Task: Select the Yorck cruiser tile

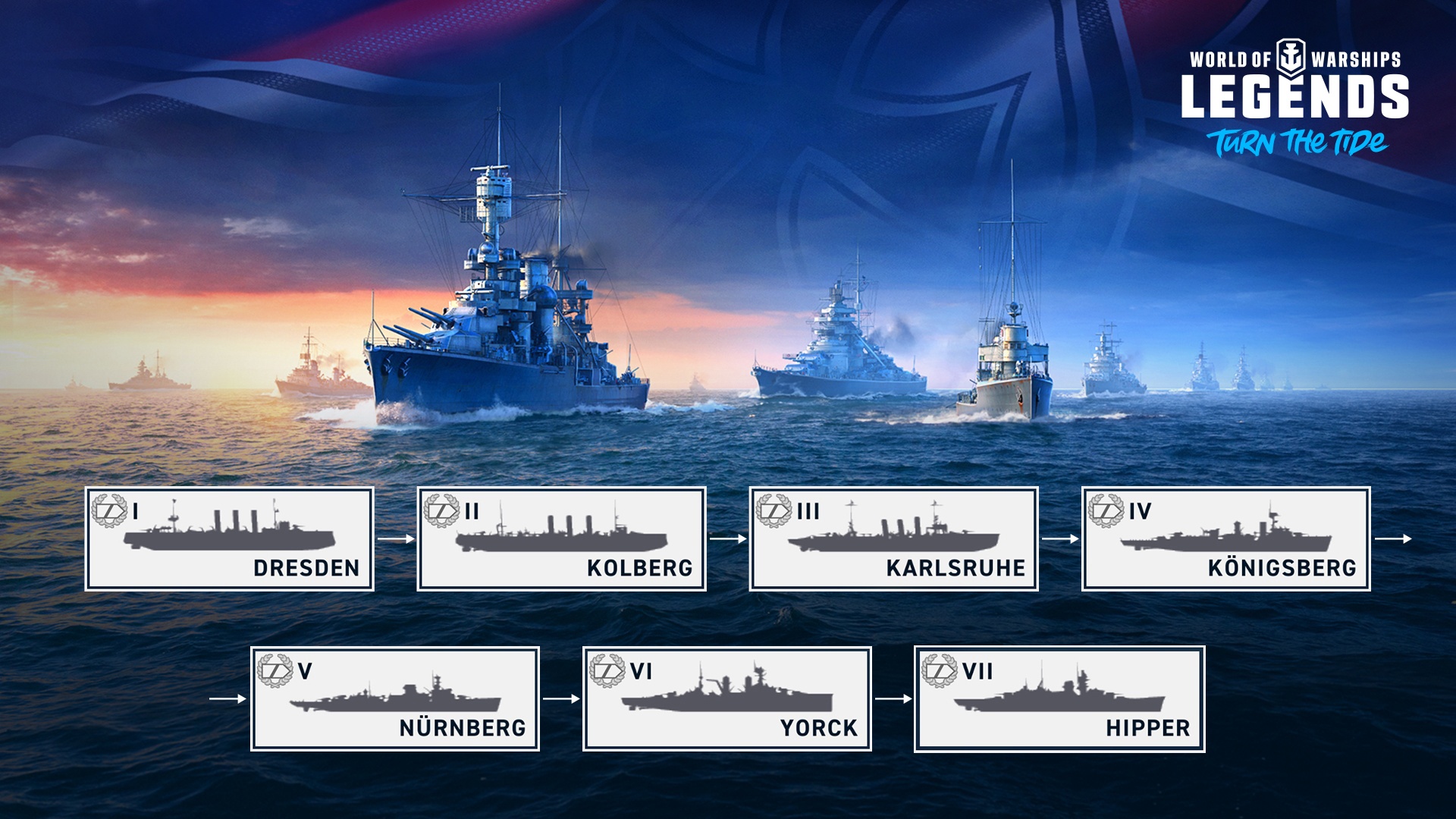Action: (x=726, y=698)
